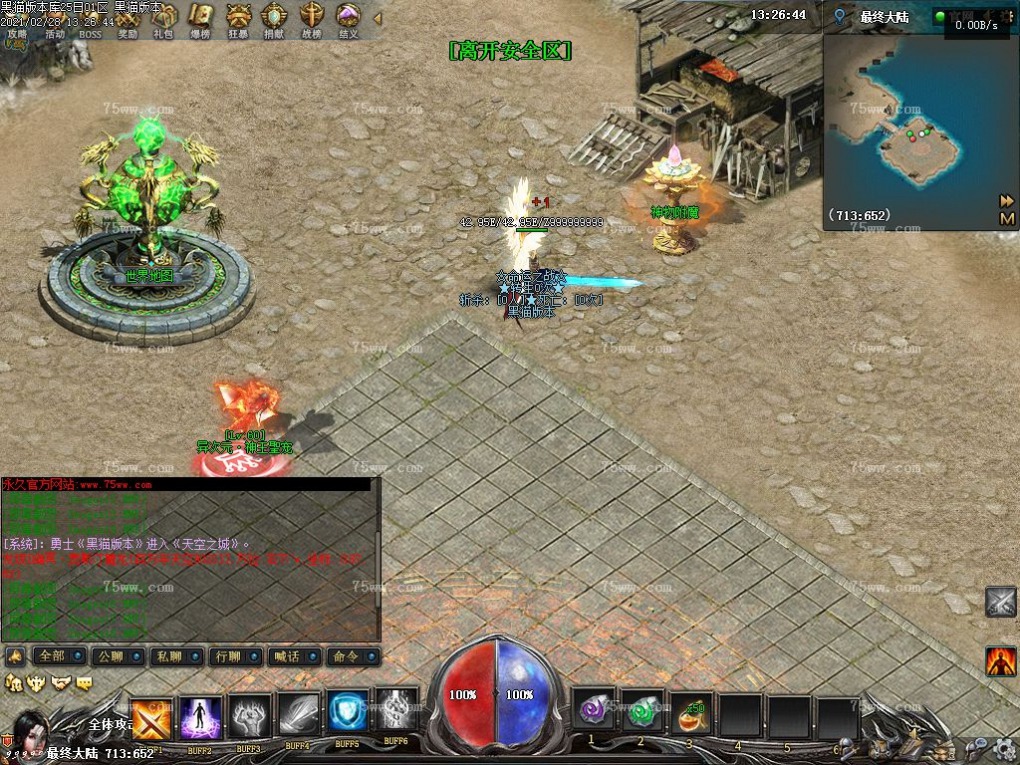Open the 捐献 donation menu

pos(274,18)
